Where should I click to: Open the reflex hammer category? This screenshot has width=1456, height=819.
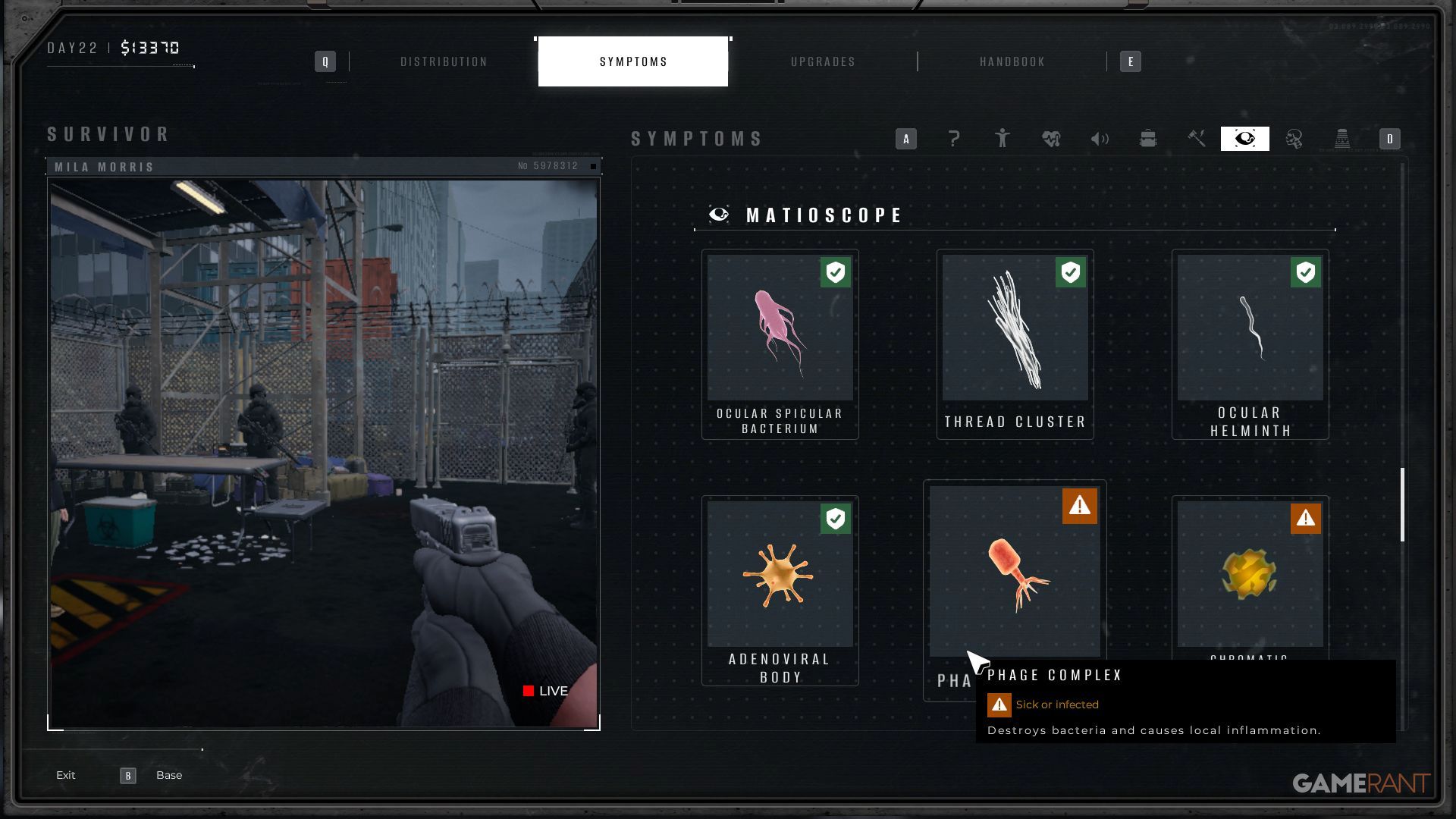(x=1197, y=139)
